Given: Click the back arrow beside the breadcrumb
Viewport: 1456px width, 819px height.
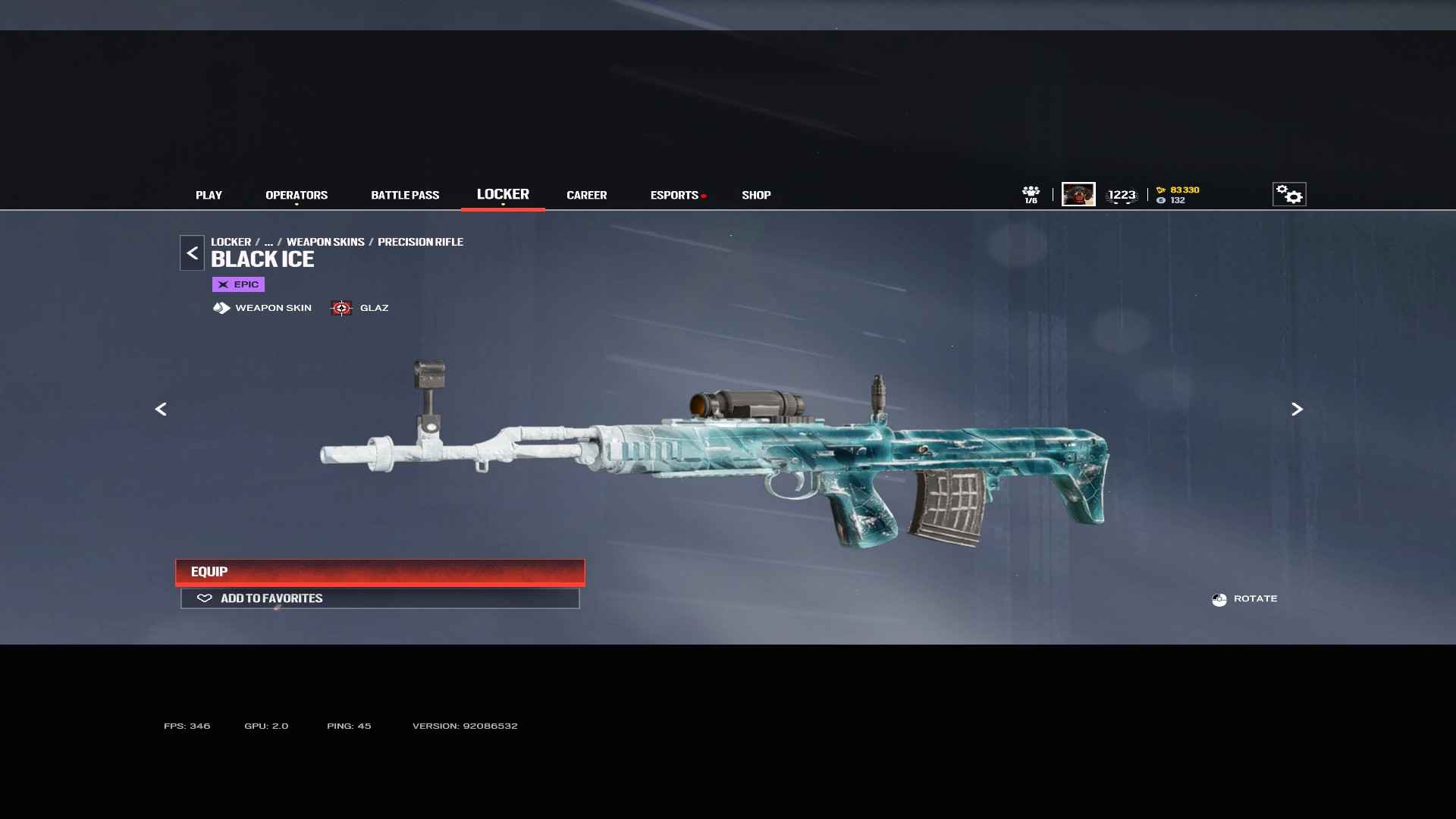Looking at the screenshot, I should (x=192, y=253).
